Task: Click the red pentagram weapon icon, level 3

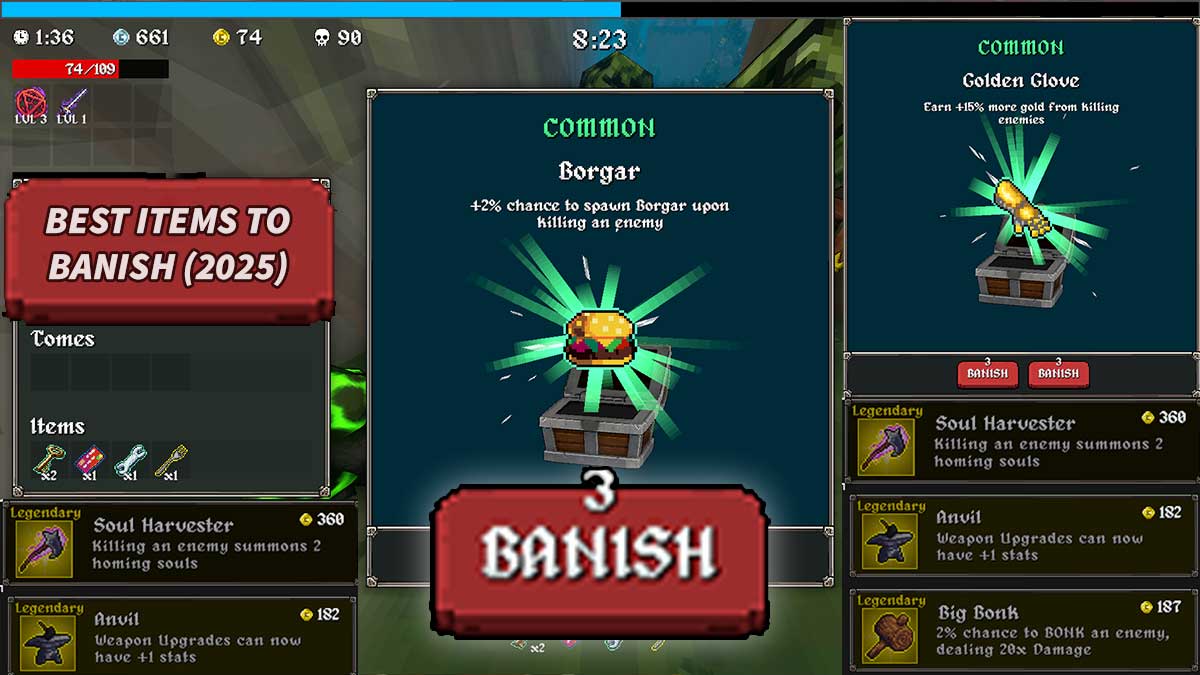Action: (30, 102)
